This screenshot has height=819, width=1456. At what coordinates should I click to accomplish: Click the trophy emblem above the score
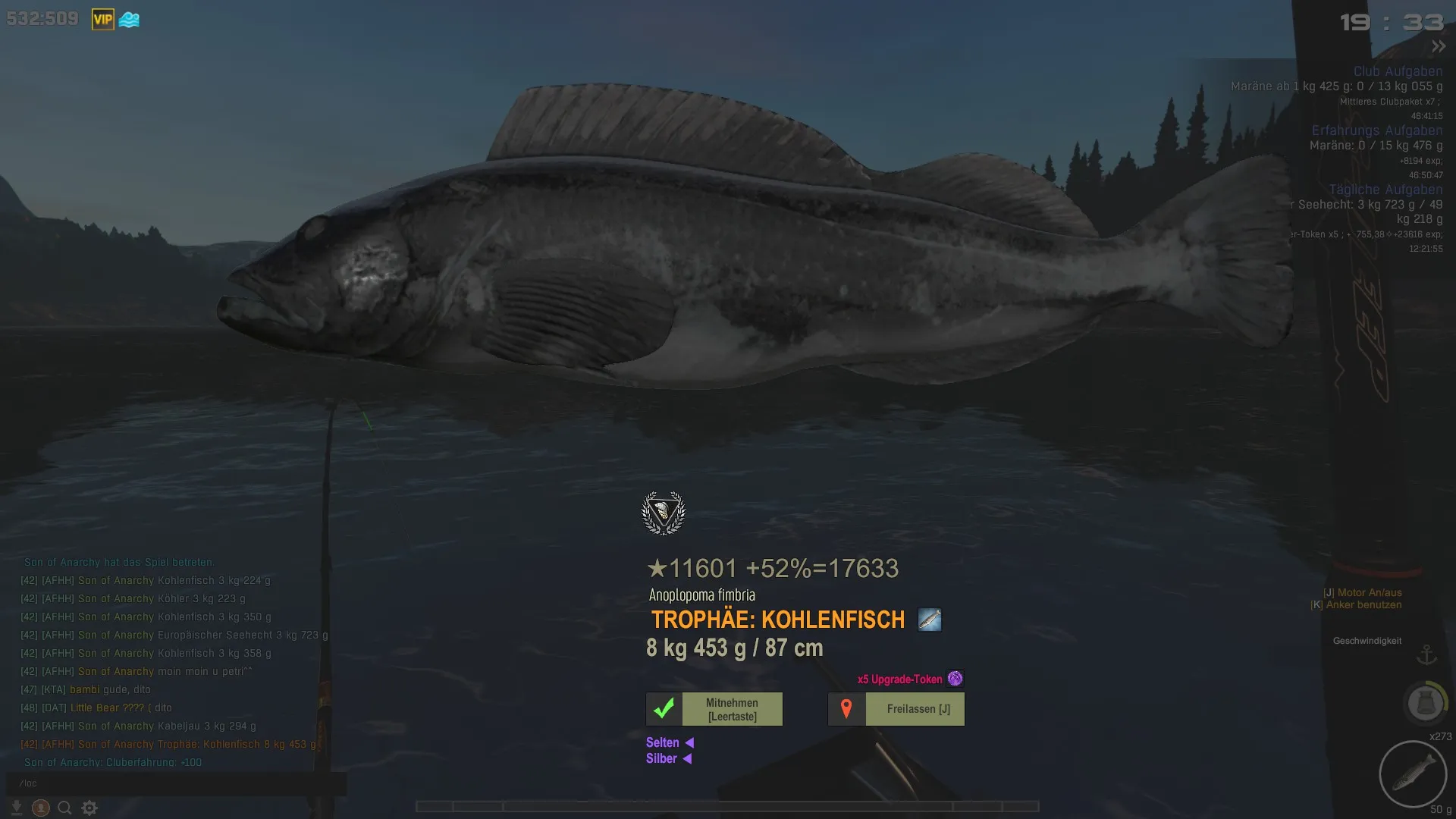(664, 513)
